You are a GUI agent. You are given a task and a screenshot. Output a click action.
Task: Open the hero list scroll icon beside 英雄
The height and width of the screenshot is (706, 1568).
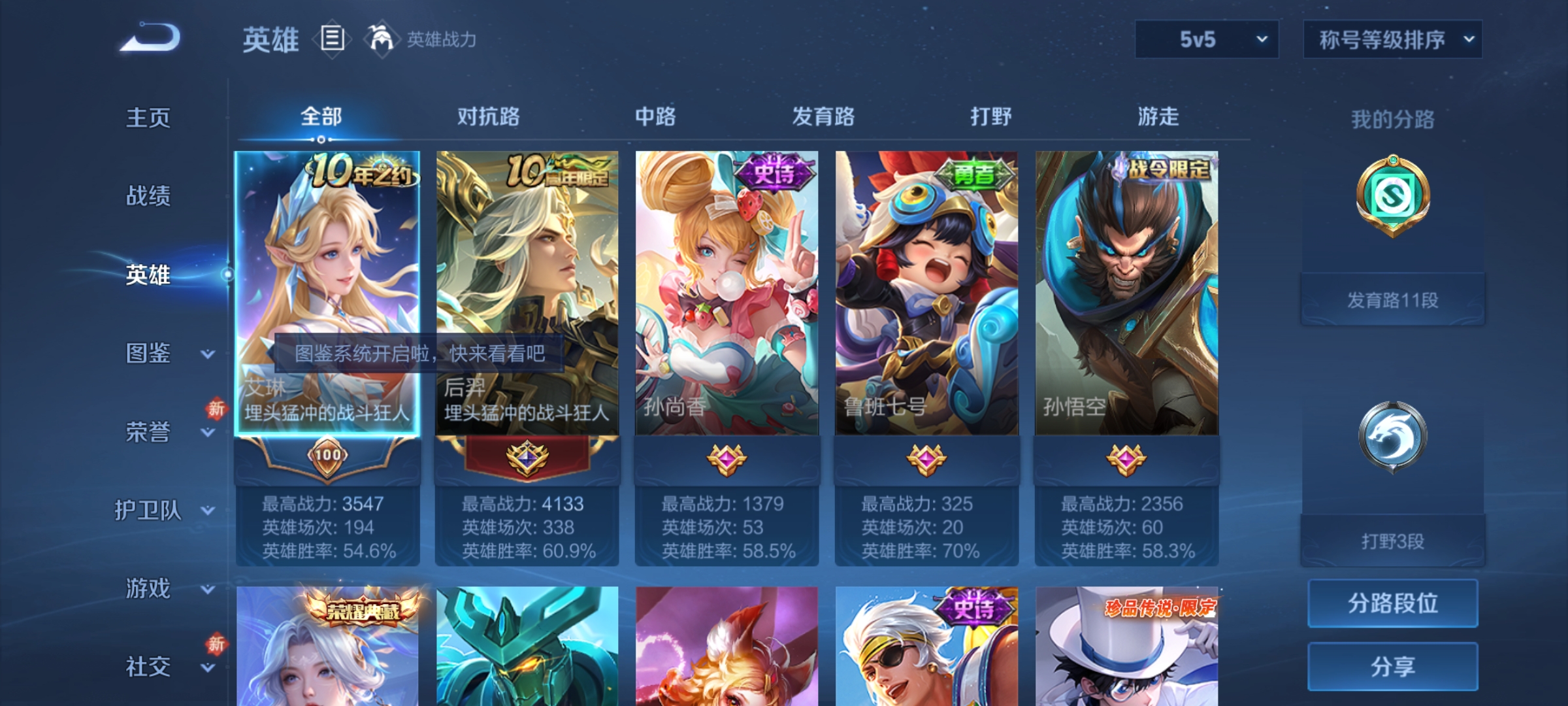[x=332, y=41]
